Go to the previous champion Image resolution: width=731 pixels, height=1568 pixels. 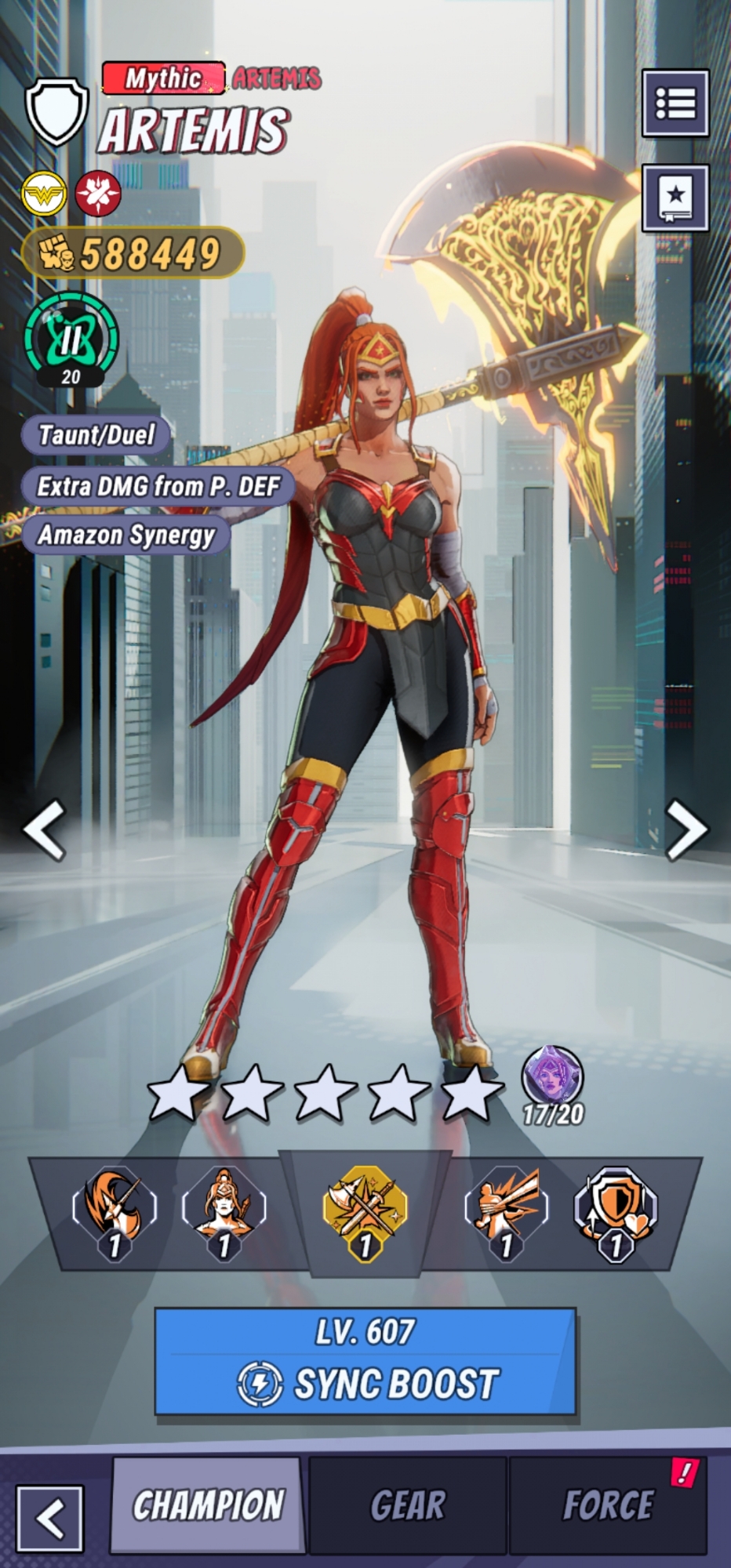click(45, 829)
